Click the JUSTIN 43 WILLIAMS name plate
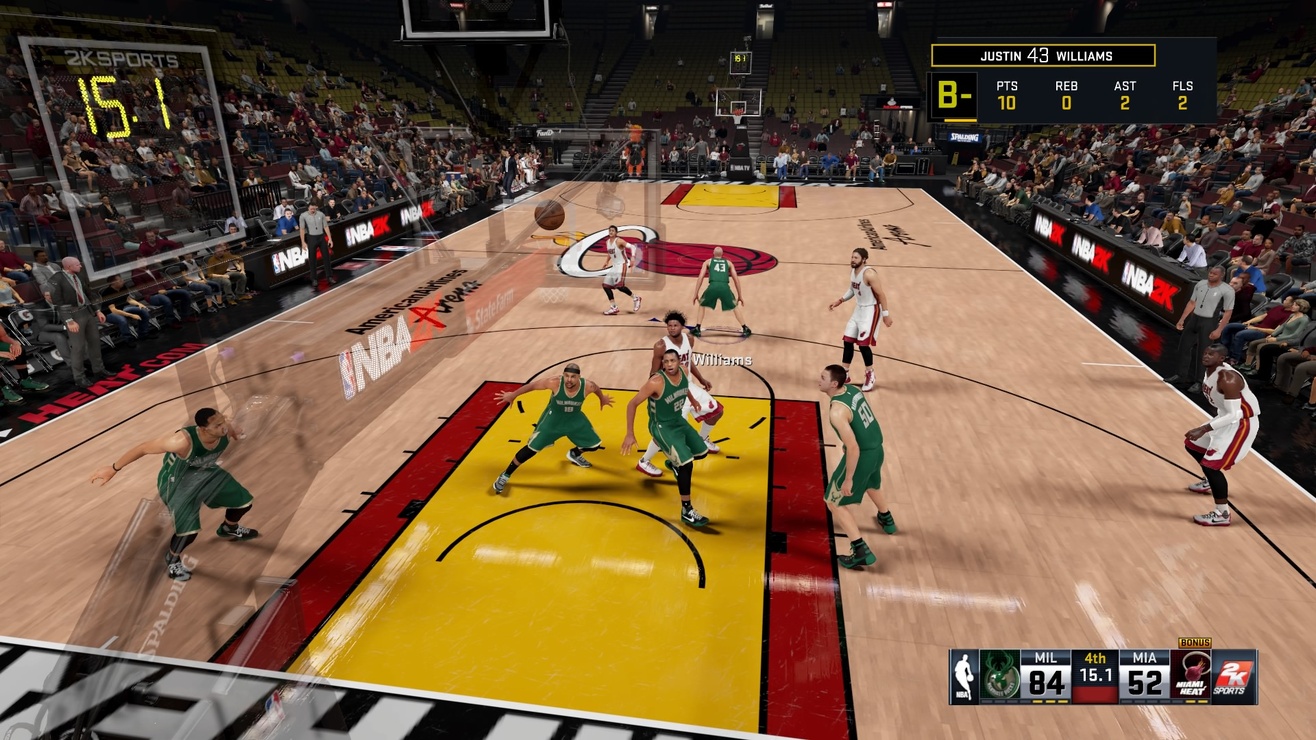The width and height of the screenshot is (1316, 740). tap(1043, 56)
